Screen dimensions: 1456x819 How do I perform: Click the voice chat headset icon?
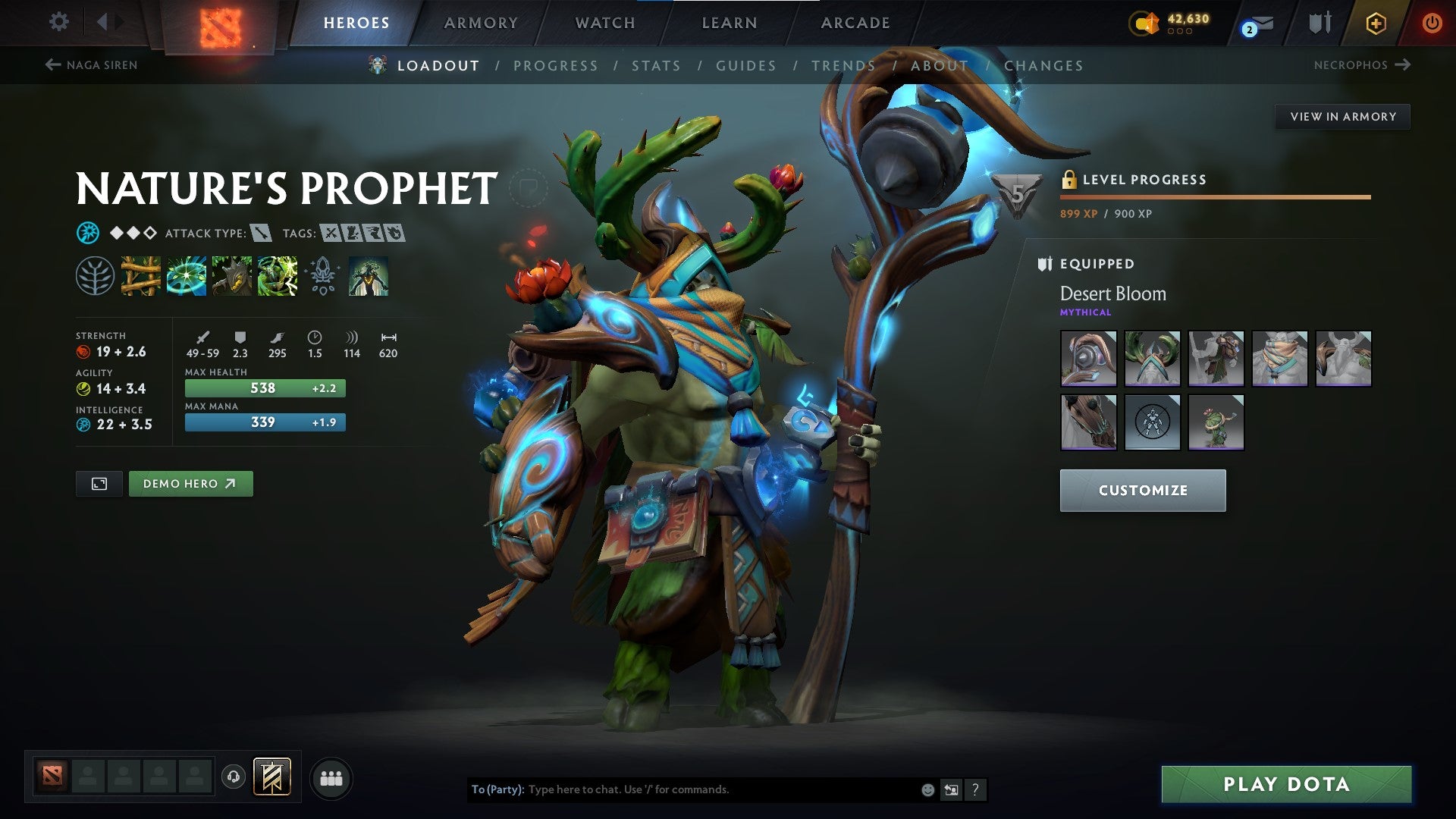[233, 777]
